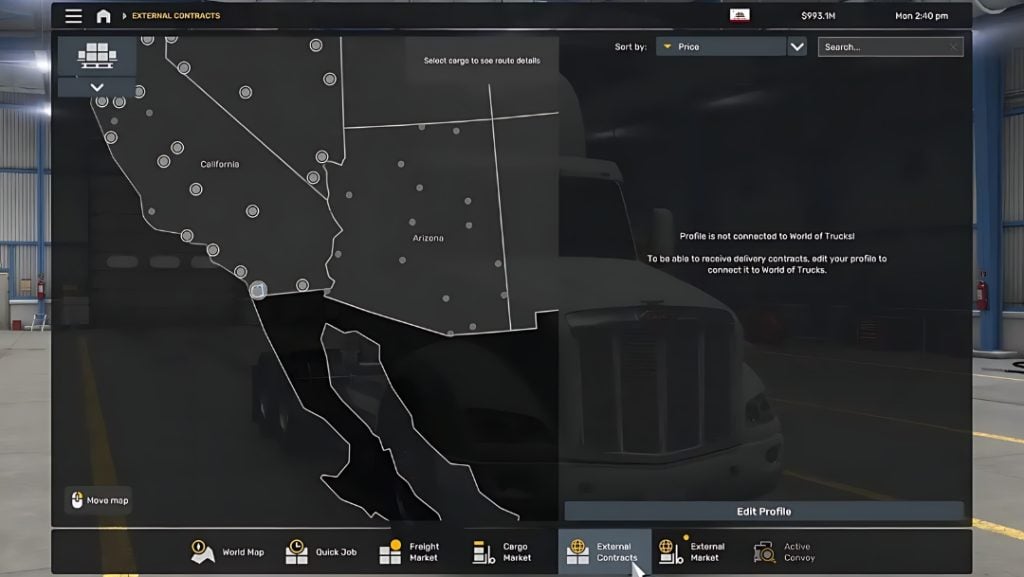Click the Edit Profile button
This screenshot has width=1024, height=577.
click(x=764, y=511)
